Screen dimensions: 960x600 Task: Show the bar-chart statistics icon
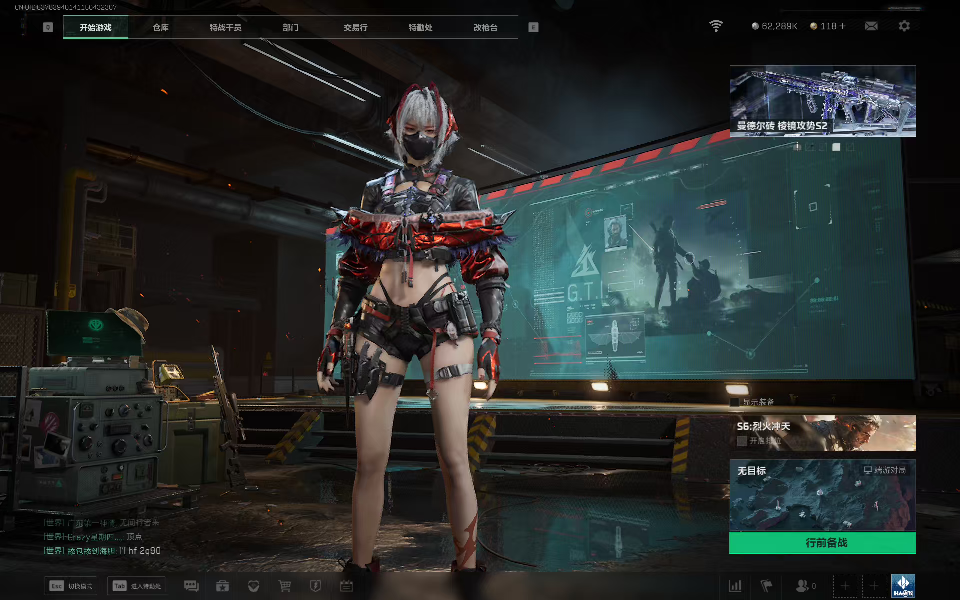735,586
